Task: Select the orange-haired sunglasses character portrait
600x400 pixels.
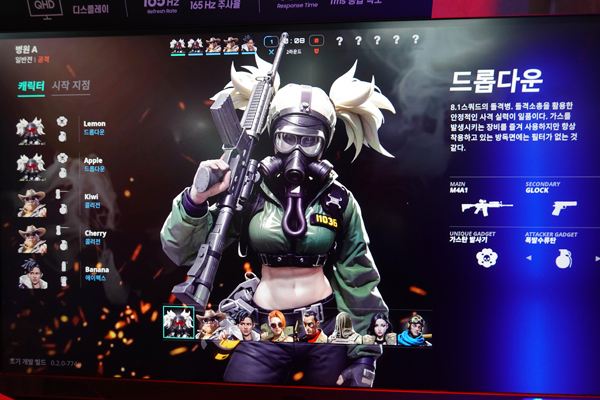Action: coord(277,326)
